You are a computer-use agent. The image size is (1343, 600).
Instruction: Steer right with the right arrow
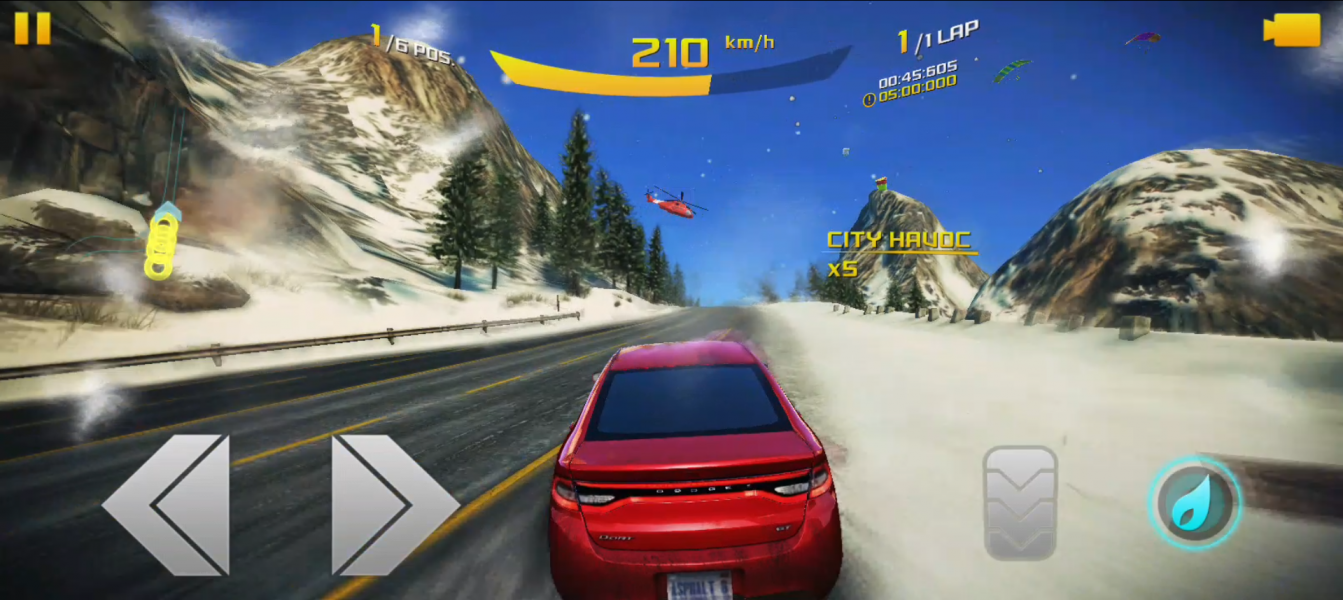click(x=392, y=504)
